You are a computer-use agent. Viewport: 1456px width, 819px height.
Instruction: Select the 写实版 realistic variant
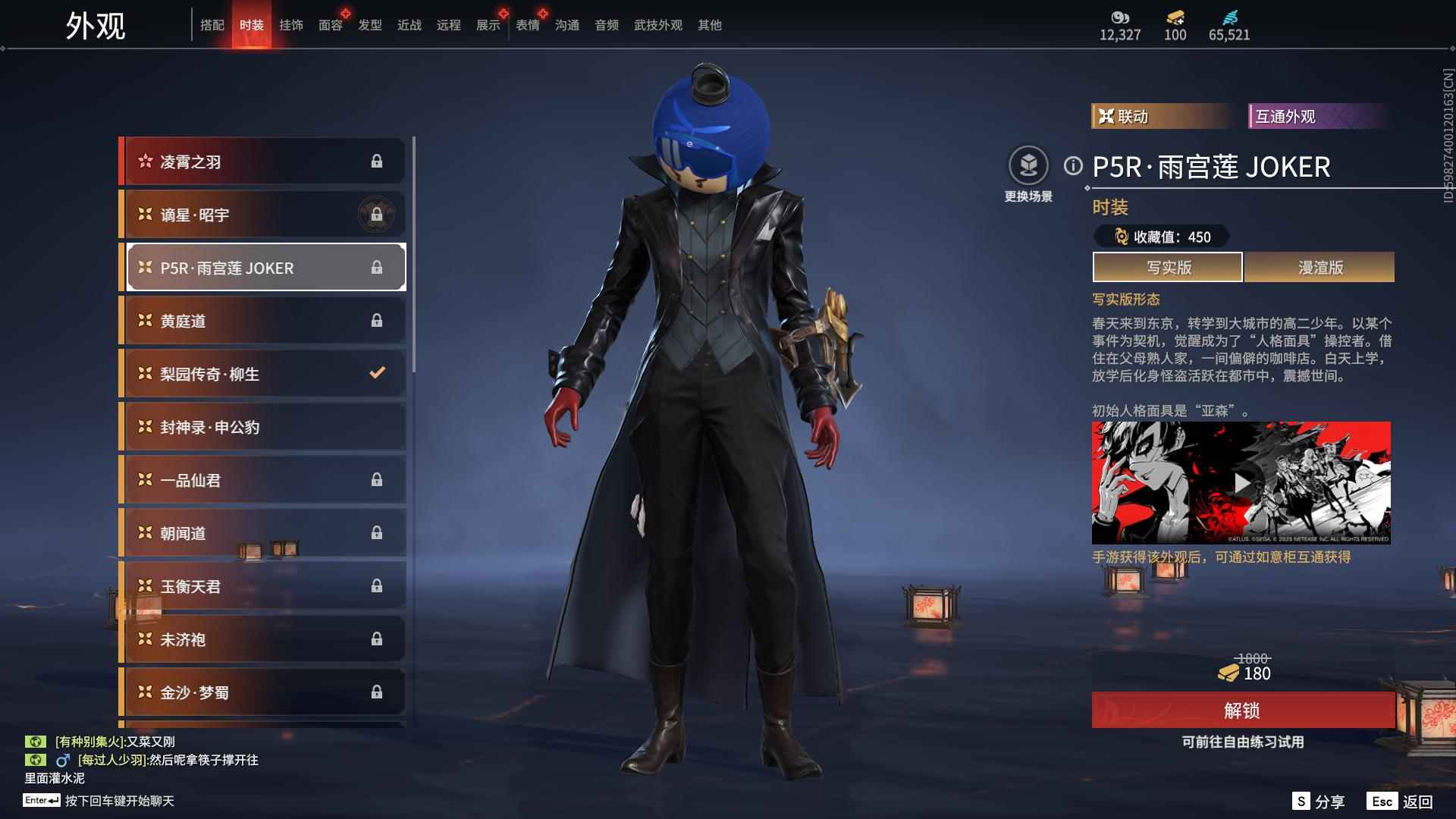(x=1168, y=268)
